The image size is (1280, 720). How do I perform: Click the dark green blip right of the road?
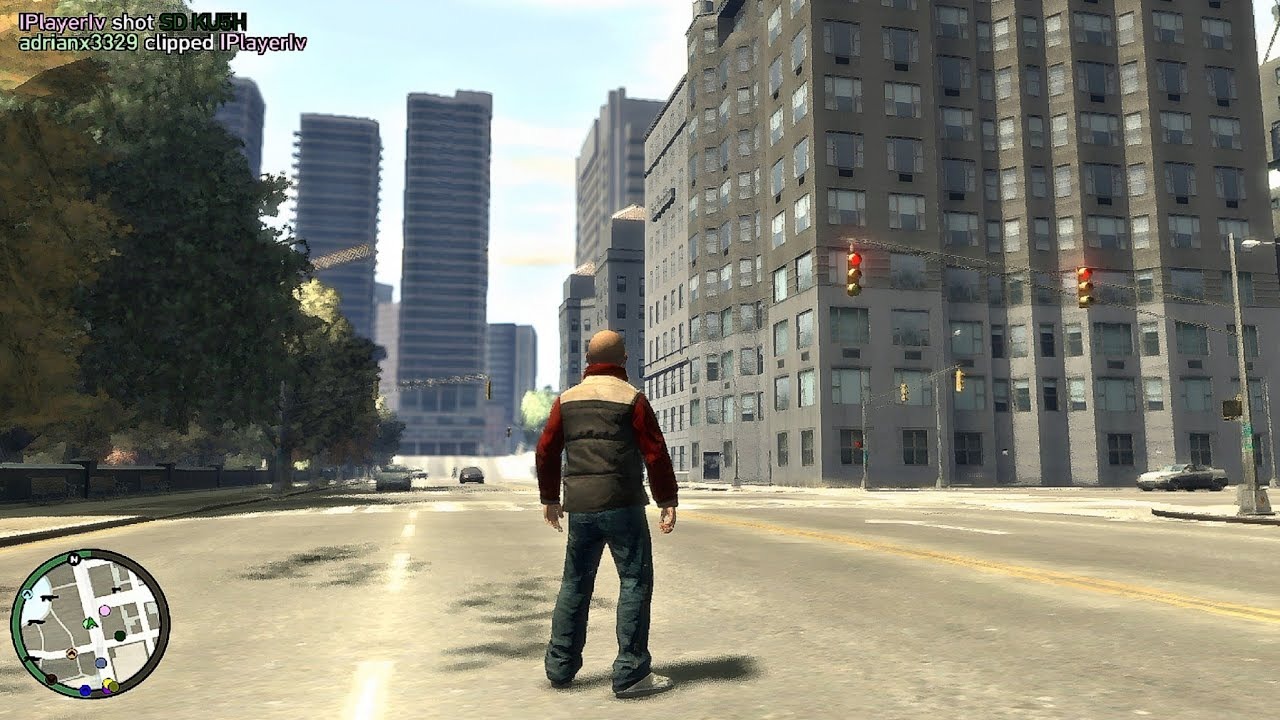point(119,635)
